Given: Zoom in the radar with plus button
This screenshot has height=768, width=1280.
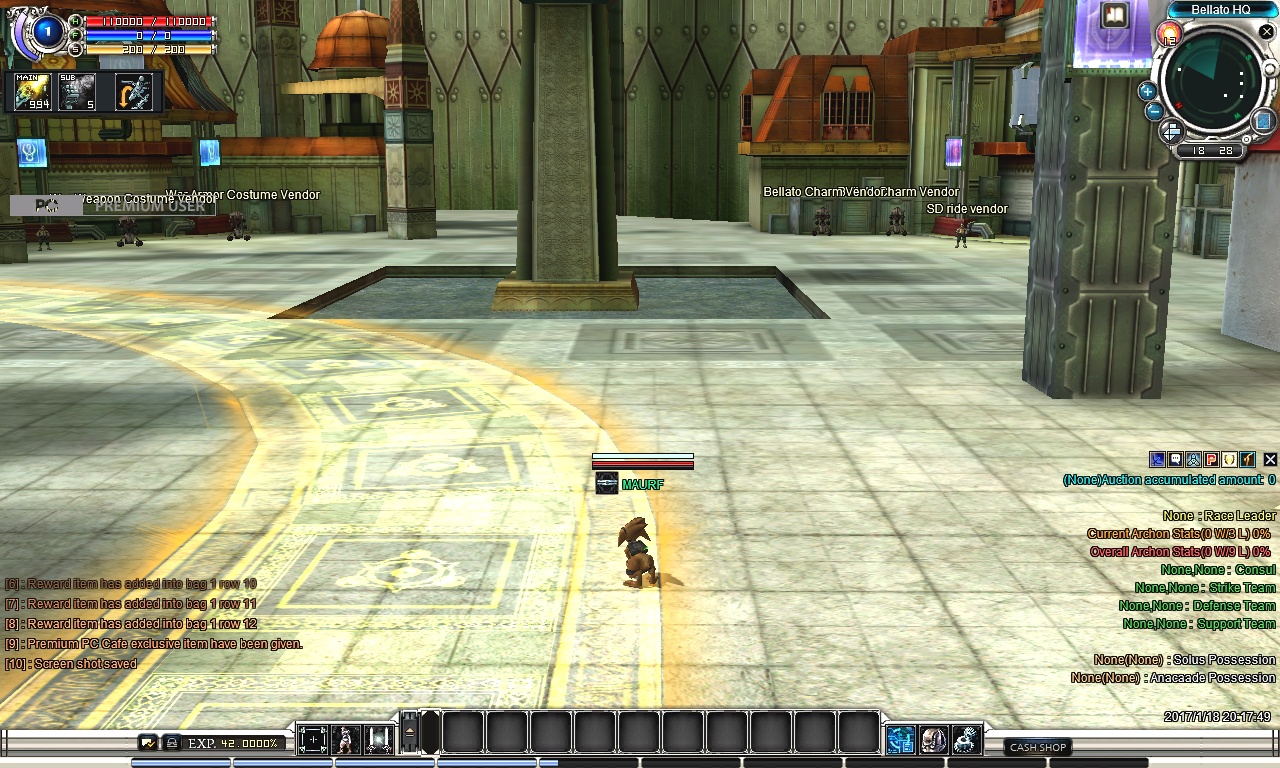Looking at the screenshot, I should click(x=1147, y=91).
